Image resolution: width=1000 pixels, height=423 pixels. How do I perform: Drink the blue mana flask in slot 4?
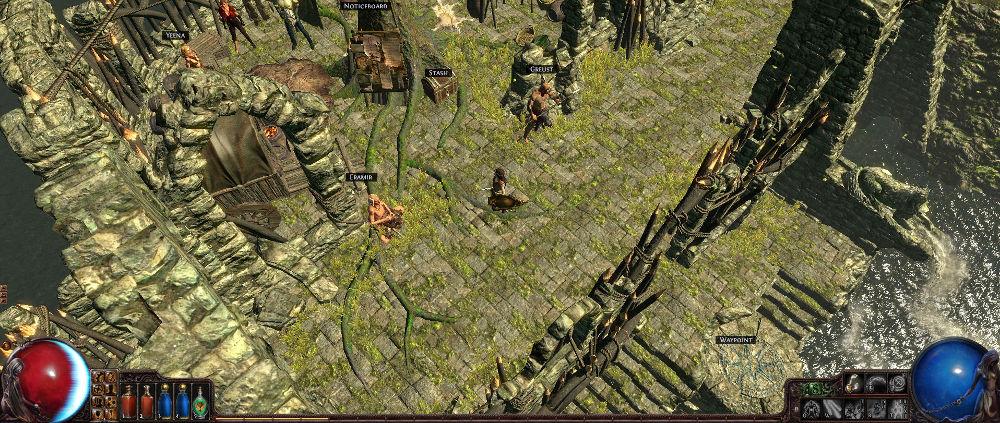[x=182, y=401]
